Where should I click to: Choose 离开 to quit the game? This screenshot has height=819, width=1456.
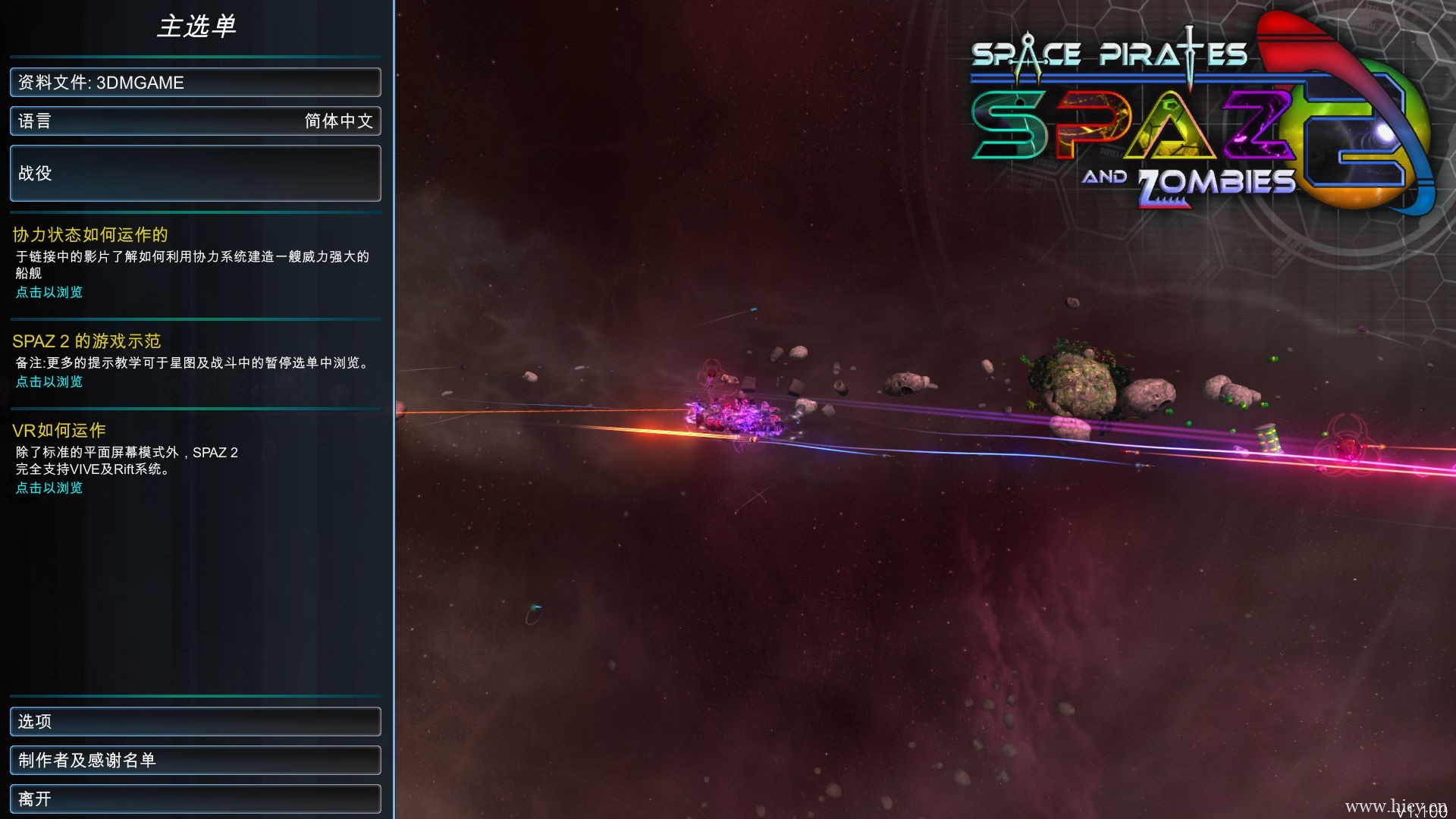point(195,799)
